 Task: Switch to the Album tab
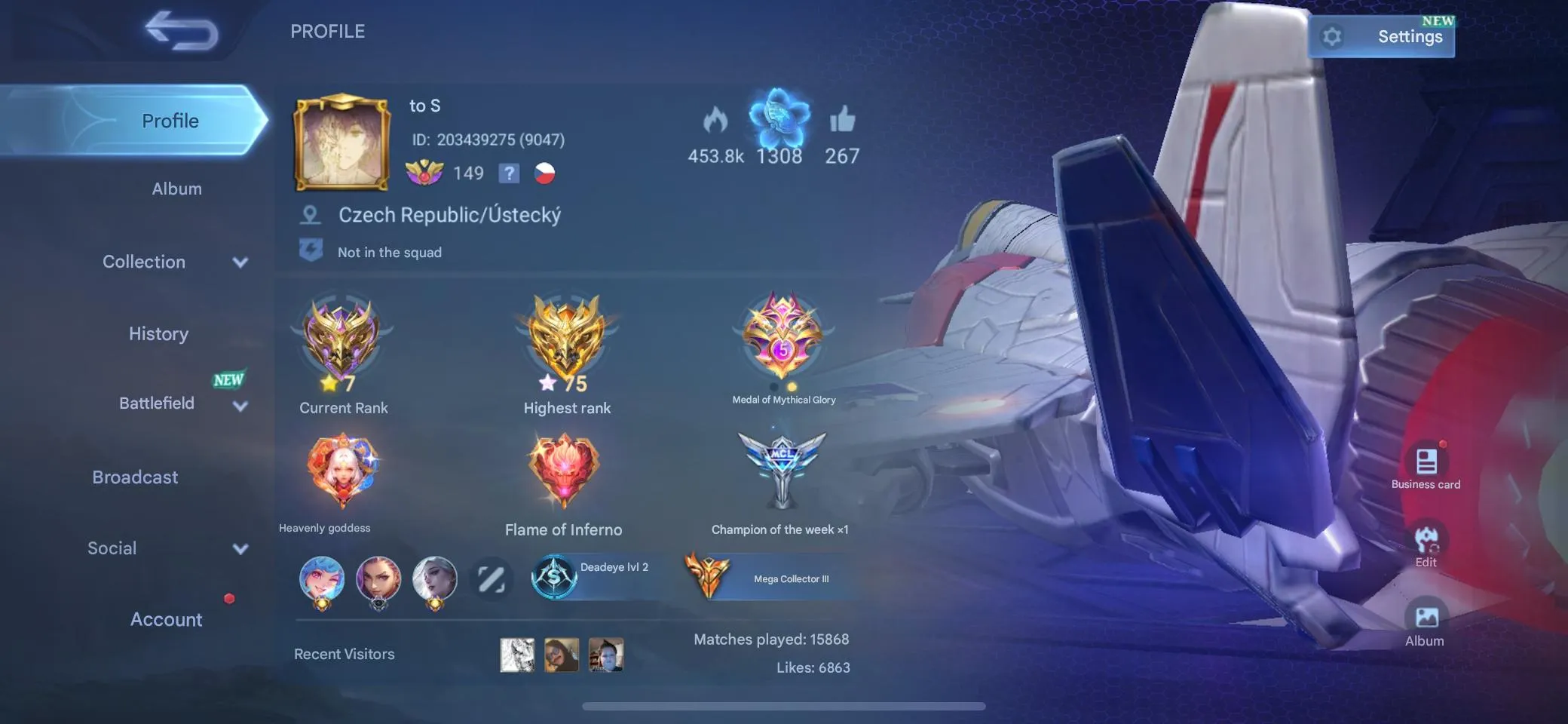176,188
